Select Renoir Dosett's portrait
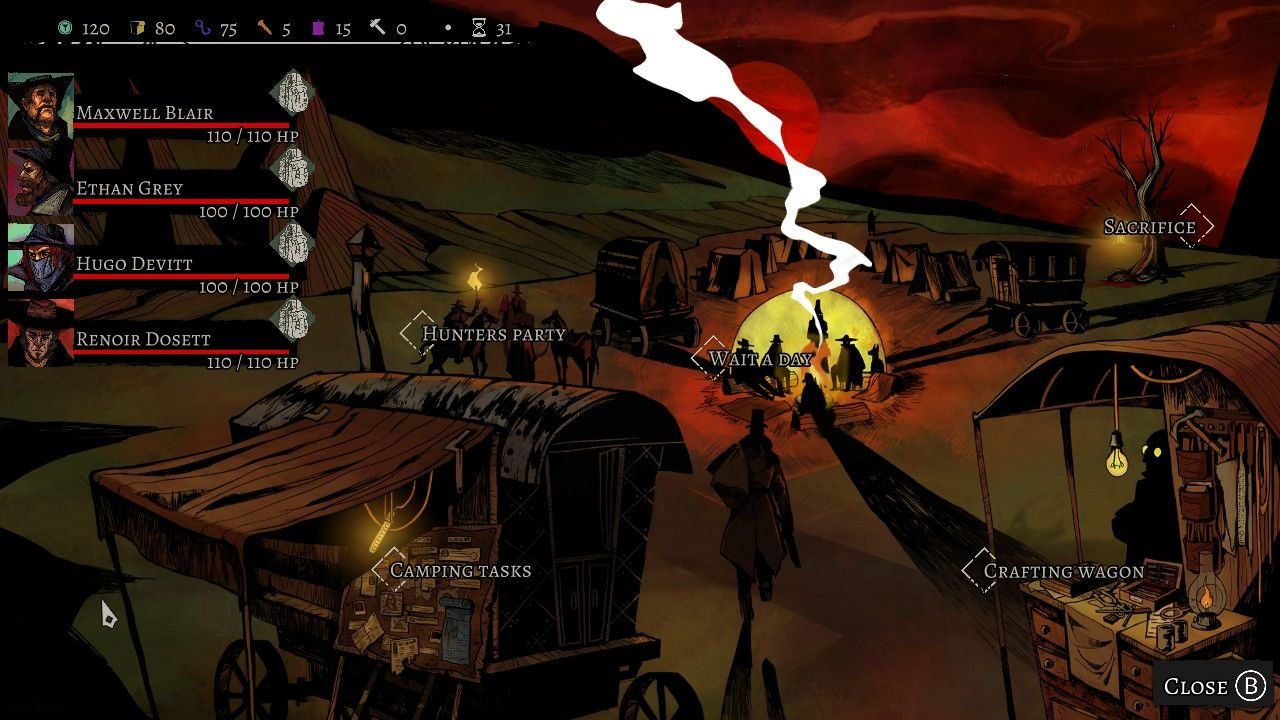 (x=41, y=333)
